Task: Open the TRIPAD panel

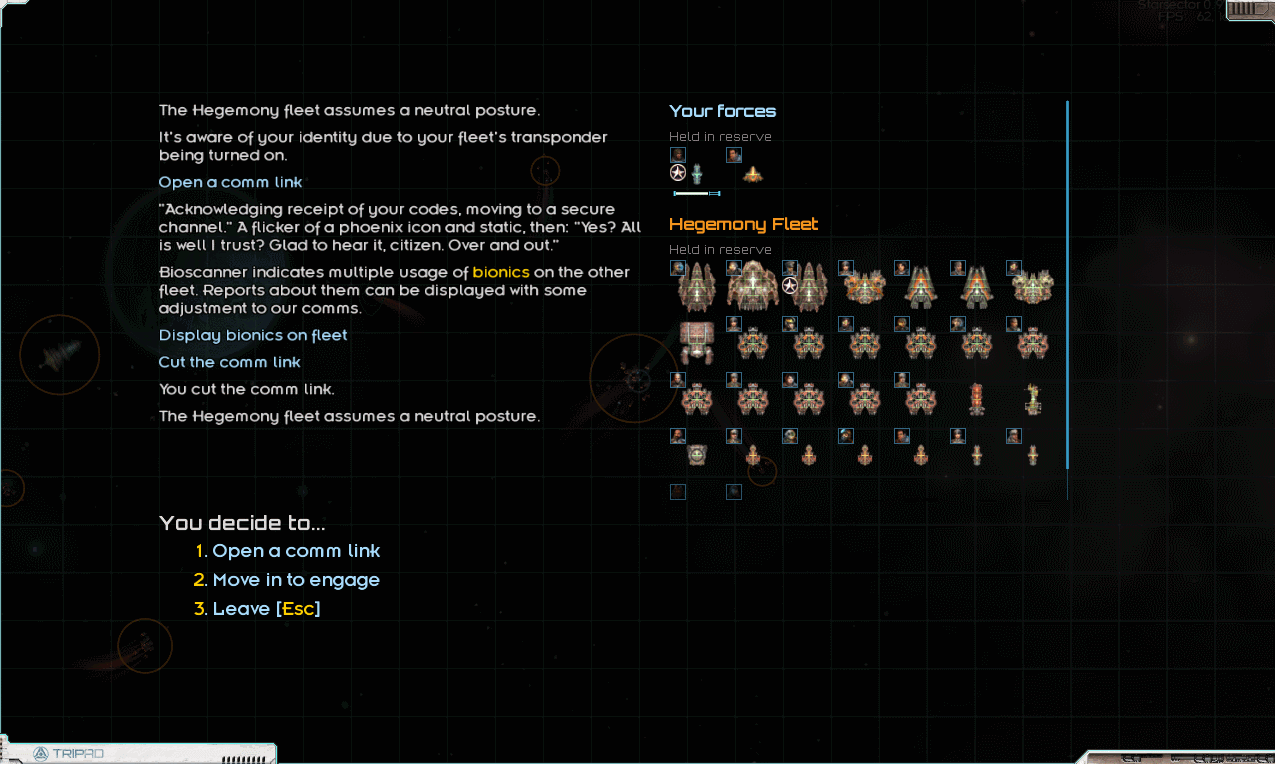Action: [70, 753]
